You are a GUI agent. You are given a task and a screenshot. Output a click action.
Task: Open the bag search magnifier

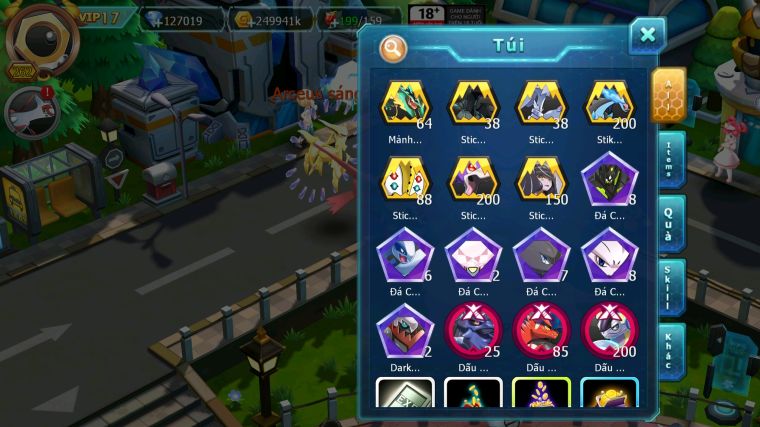point(394,47)
